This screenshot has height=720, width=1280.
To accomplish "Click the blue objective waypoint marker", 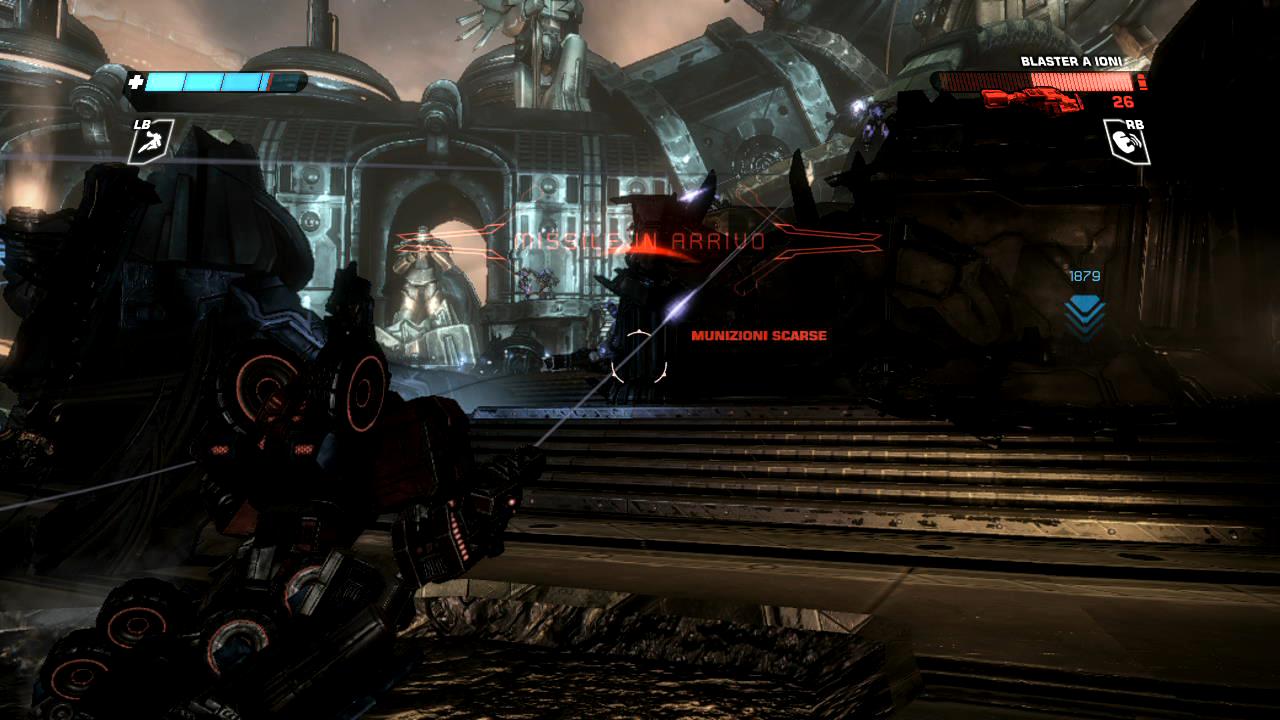I will pos(1084,316).
